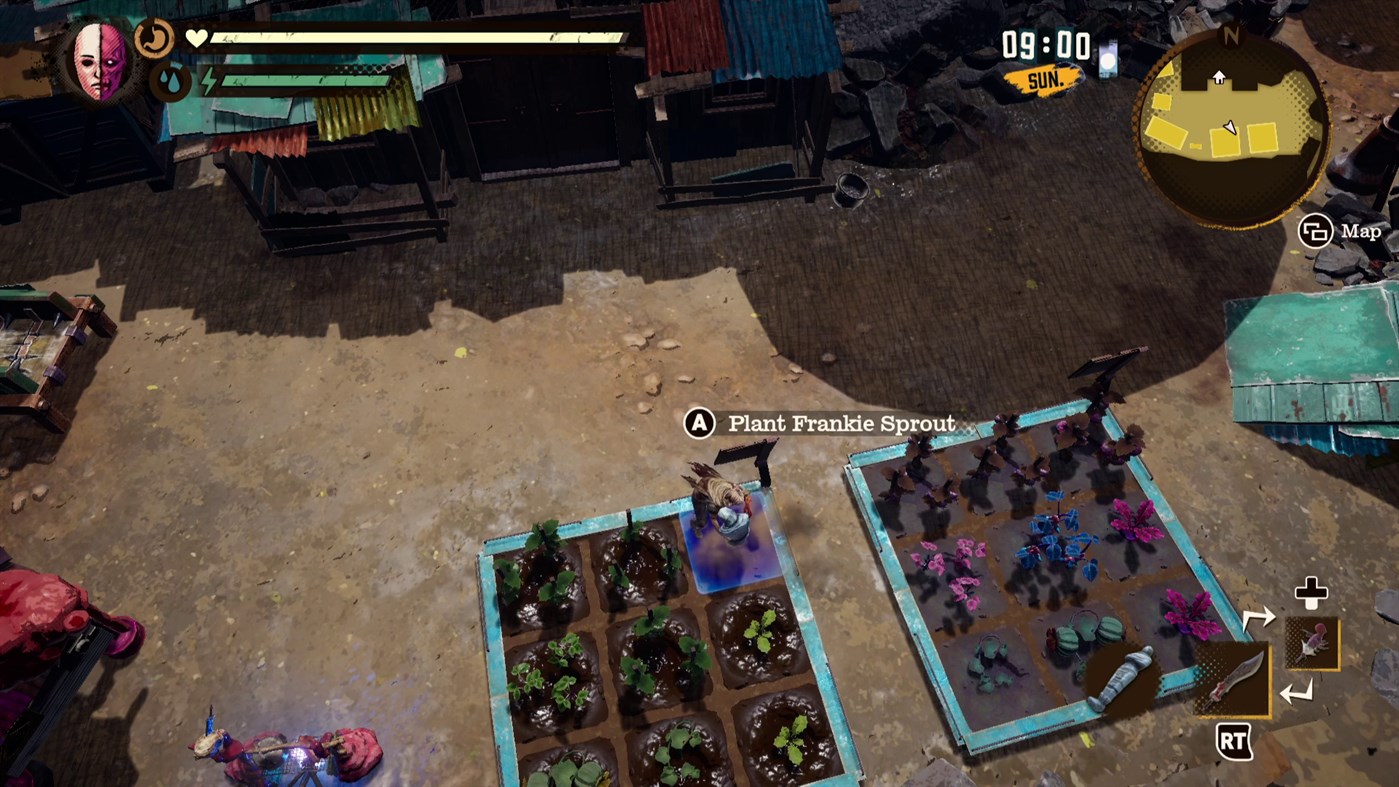Click the 09:00 clock display
Image resolution: width=1399 pixels, height=787 pixels.
1044,44
